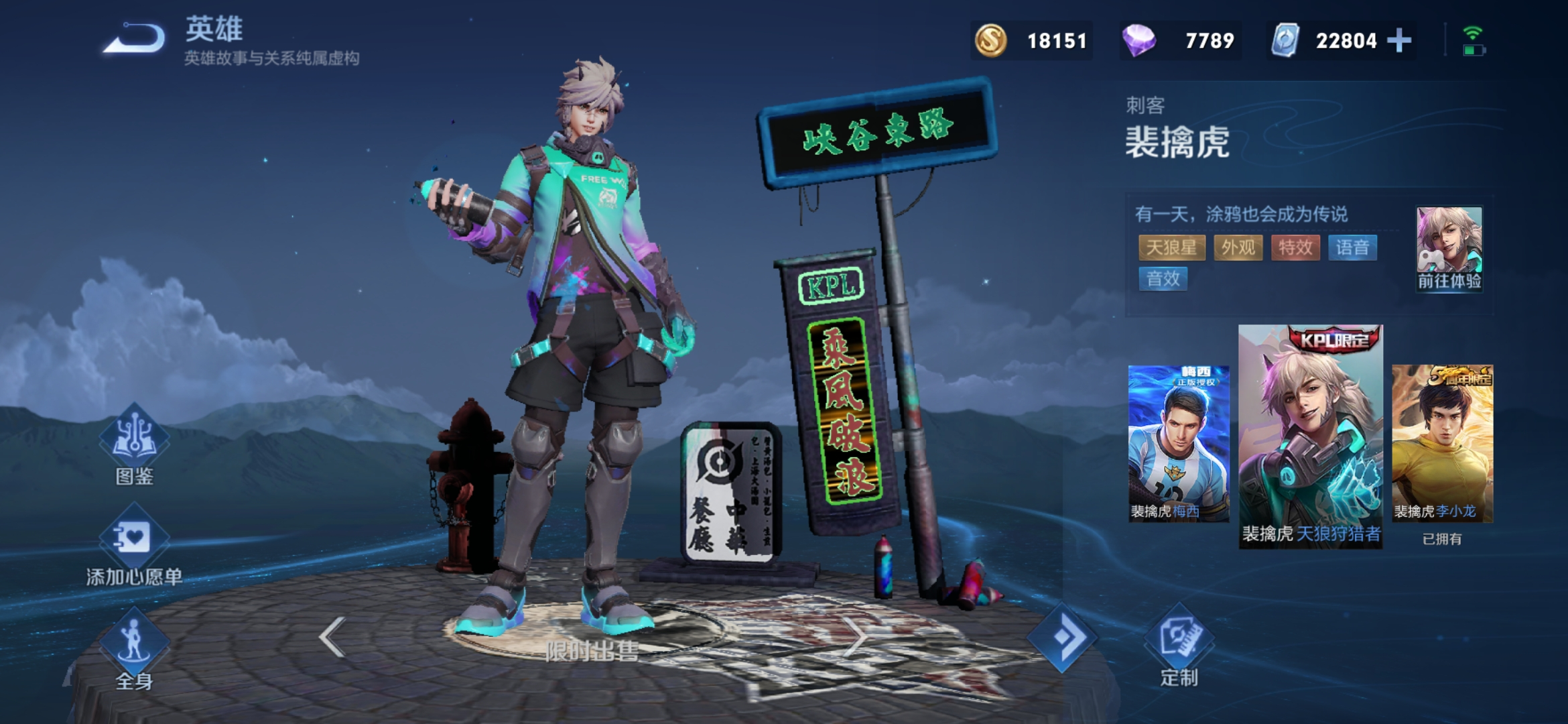Screen dimensions: 1568x724
Task: Choose the 李小龙 skin thumbnail
Action: pos(1442,443)
